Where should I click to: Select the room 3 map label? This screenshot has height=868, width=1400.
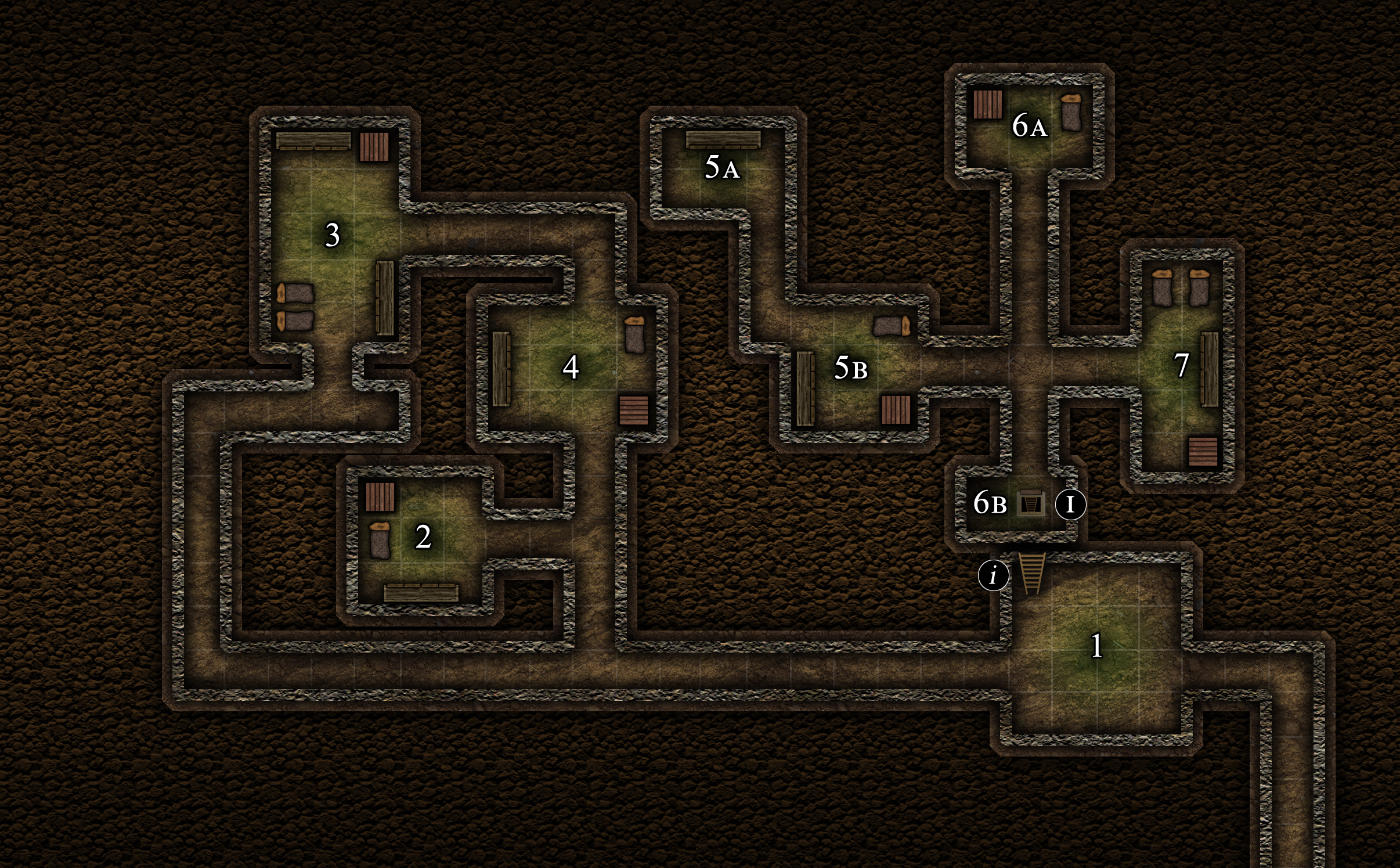[332, 235]
